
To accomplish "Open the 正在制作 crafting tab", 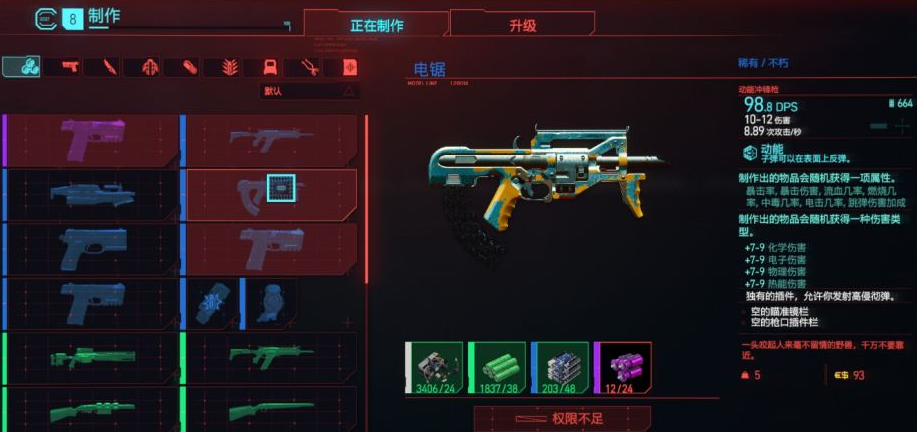I will pyautogui.click(x=376, y=24).
